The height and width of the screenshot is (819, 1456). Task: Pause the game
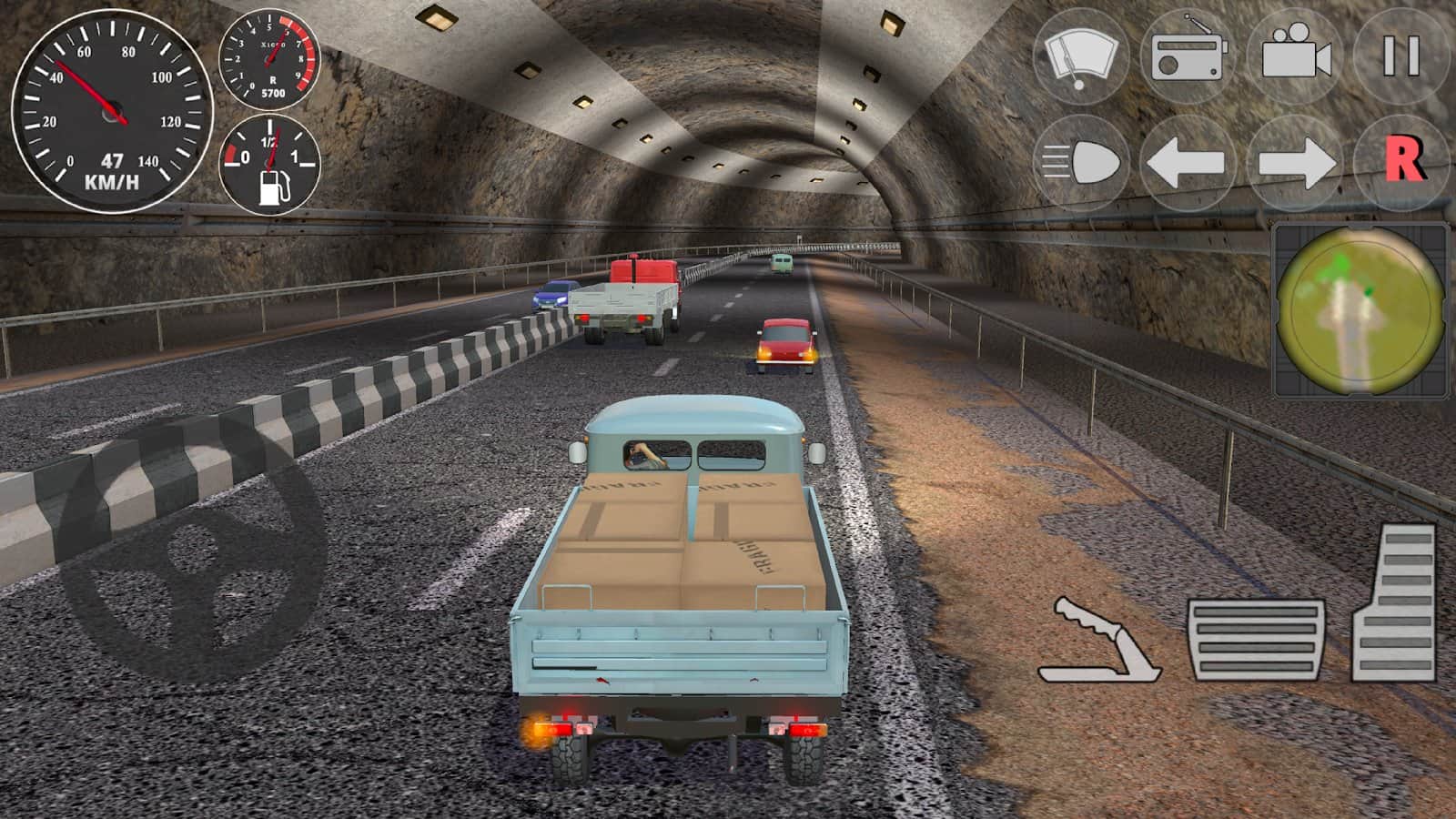[x=1401, y=56]
